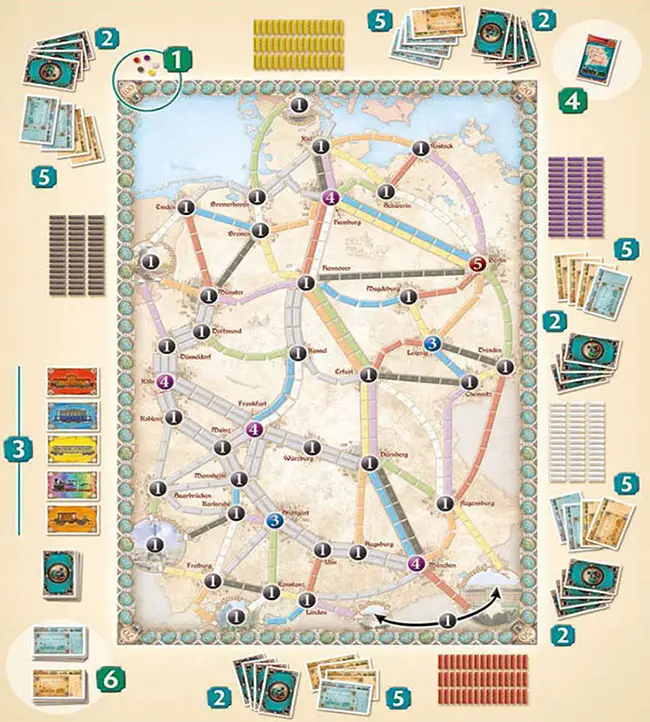The height and width of the screenshot is (722, 650).
Task: Take the red face-up train card
Action: pos(67,382)
